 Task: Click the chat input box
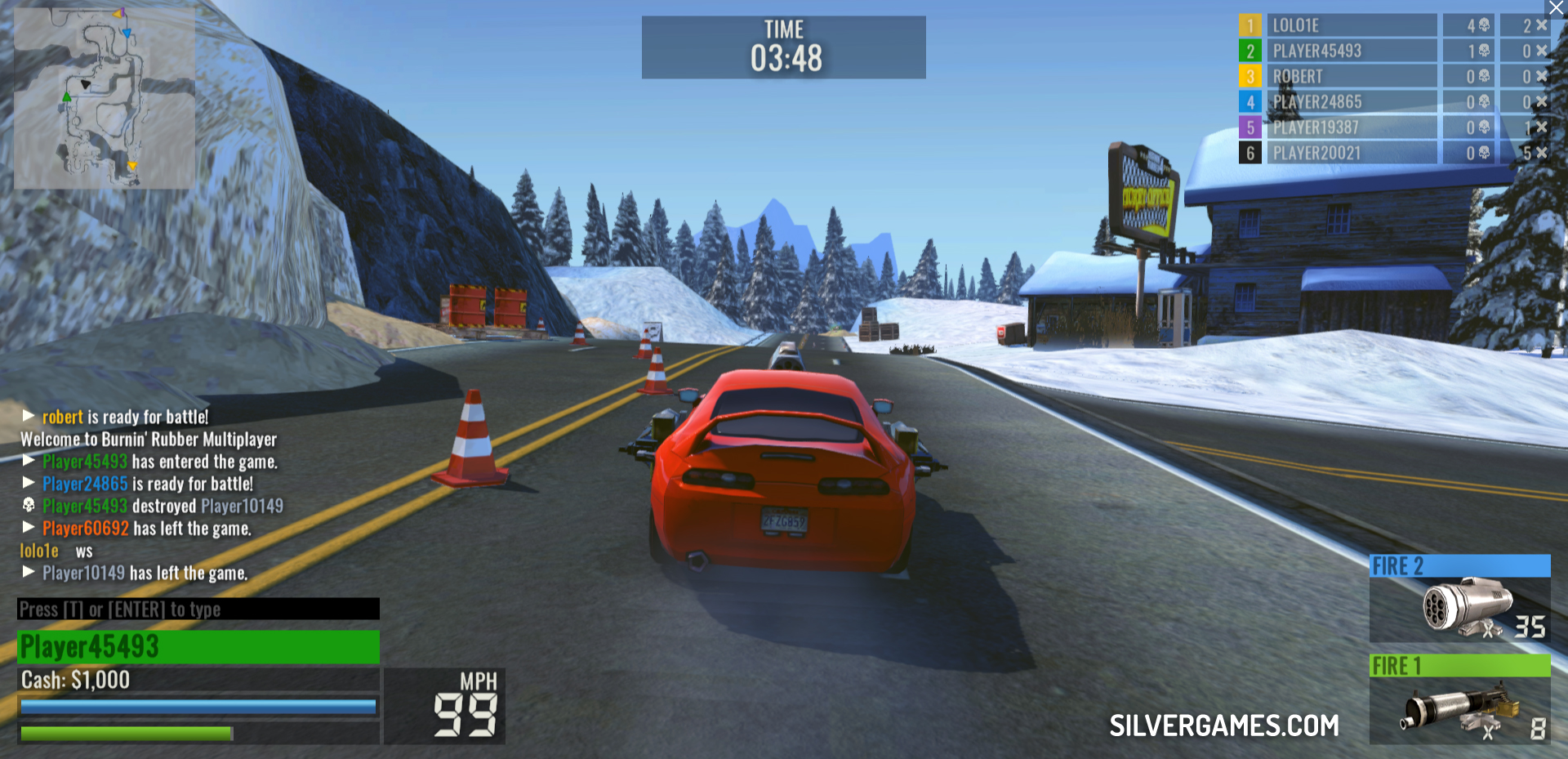click(198, 609)
